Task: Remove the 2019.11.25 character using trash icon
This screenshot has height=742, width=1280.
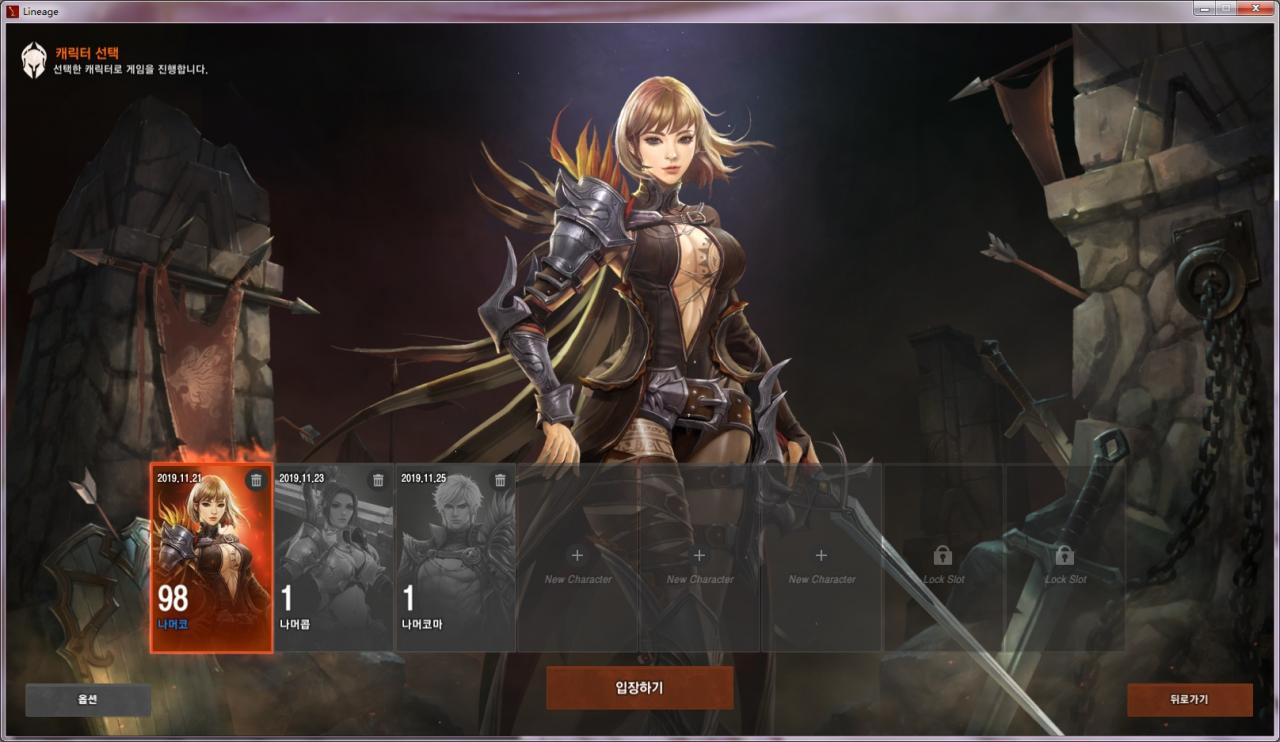Action: (500, 480)
